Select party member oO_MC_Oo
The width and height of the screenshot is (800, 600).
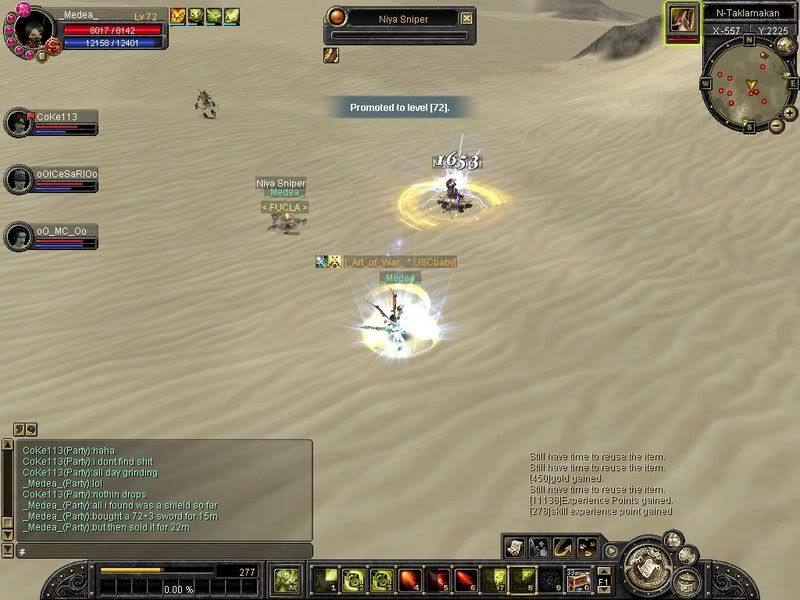click(20, 236)
